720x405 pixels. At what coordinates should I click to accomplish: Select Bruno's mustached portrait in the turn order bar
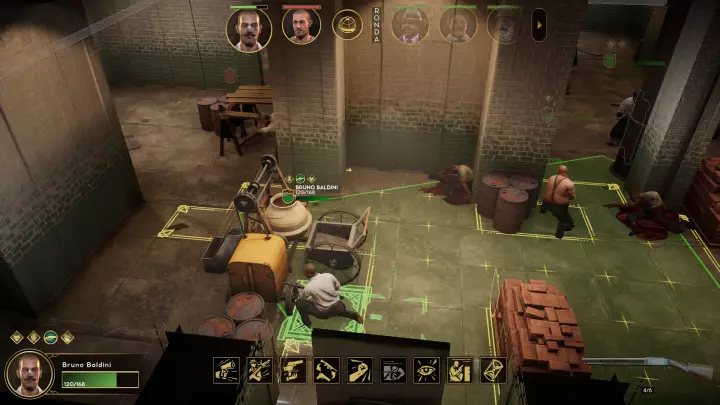tap(249, 28)
